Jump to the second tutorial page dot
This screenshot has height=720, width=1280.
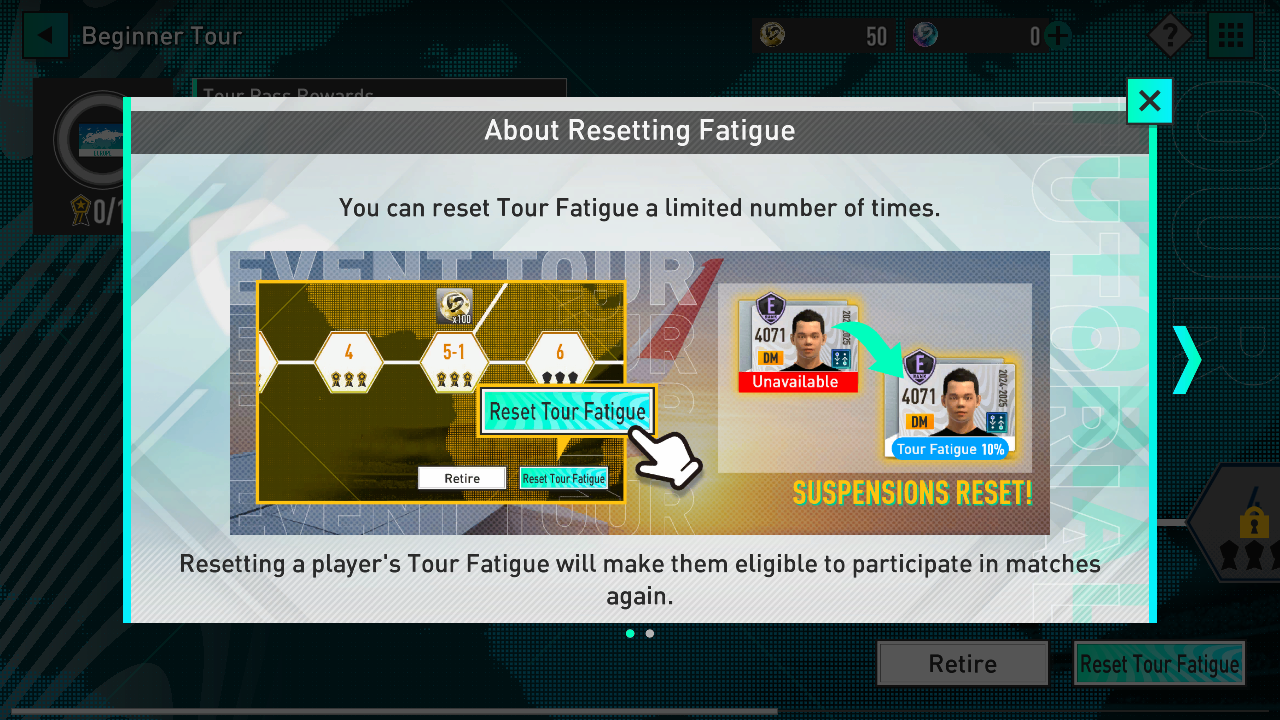tap(650, 633)
